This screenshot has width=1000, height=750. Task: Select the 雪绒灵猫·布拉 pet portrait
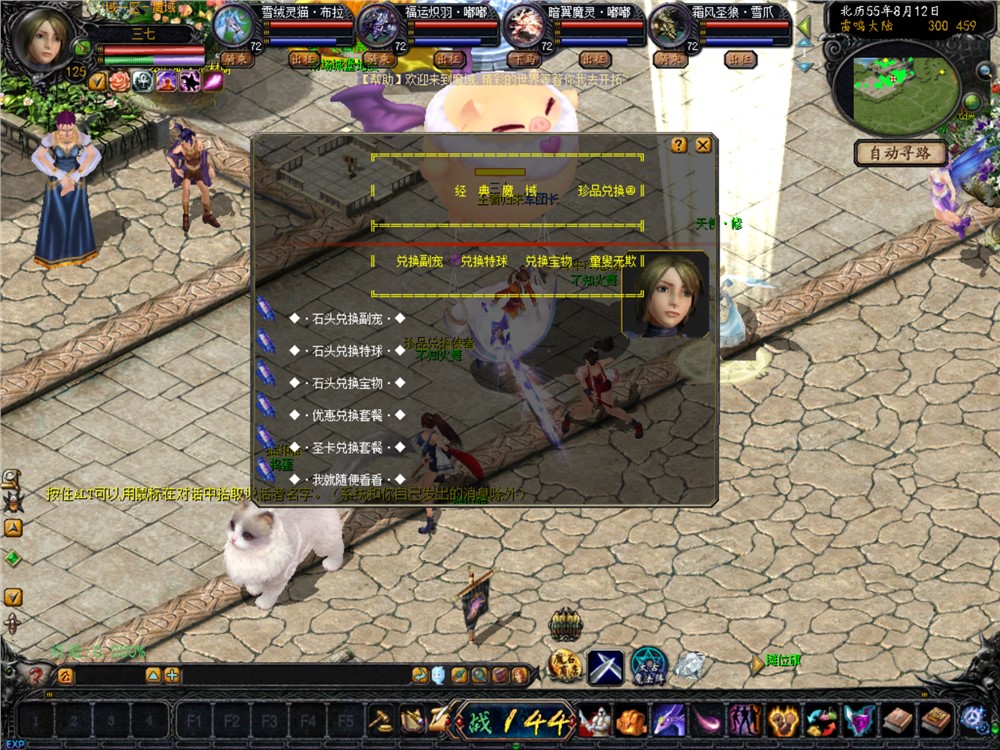point(231,24)
